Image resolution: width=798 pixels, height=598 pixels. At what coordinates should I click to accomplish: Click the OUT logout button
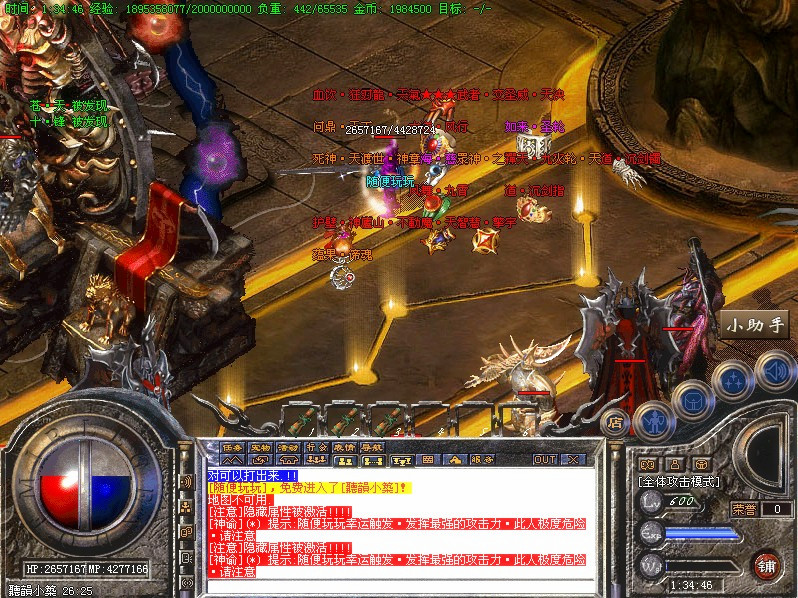544,460
